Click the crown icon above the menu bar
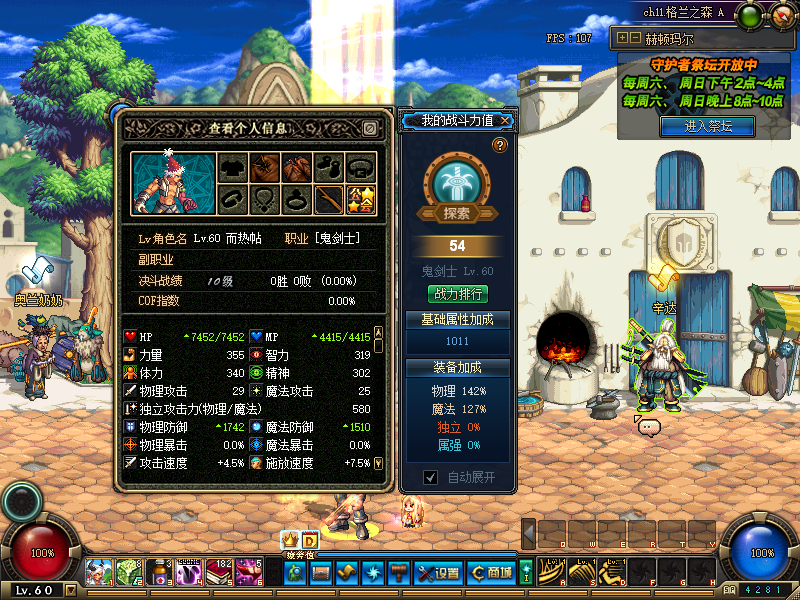 291,540
